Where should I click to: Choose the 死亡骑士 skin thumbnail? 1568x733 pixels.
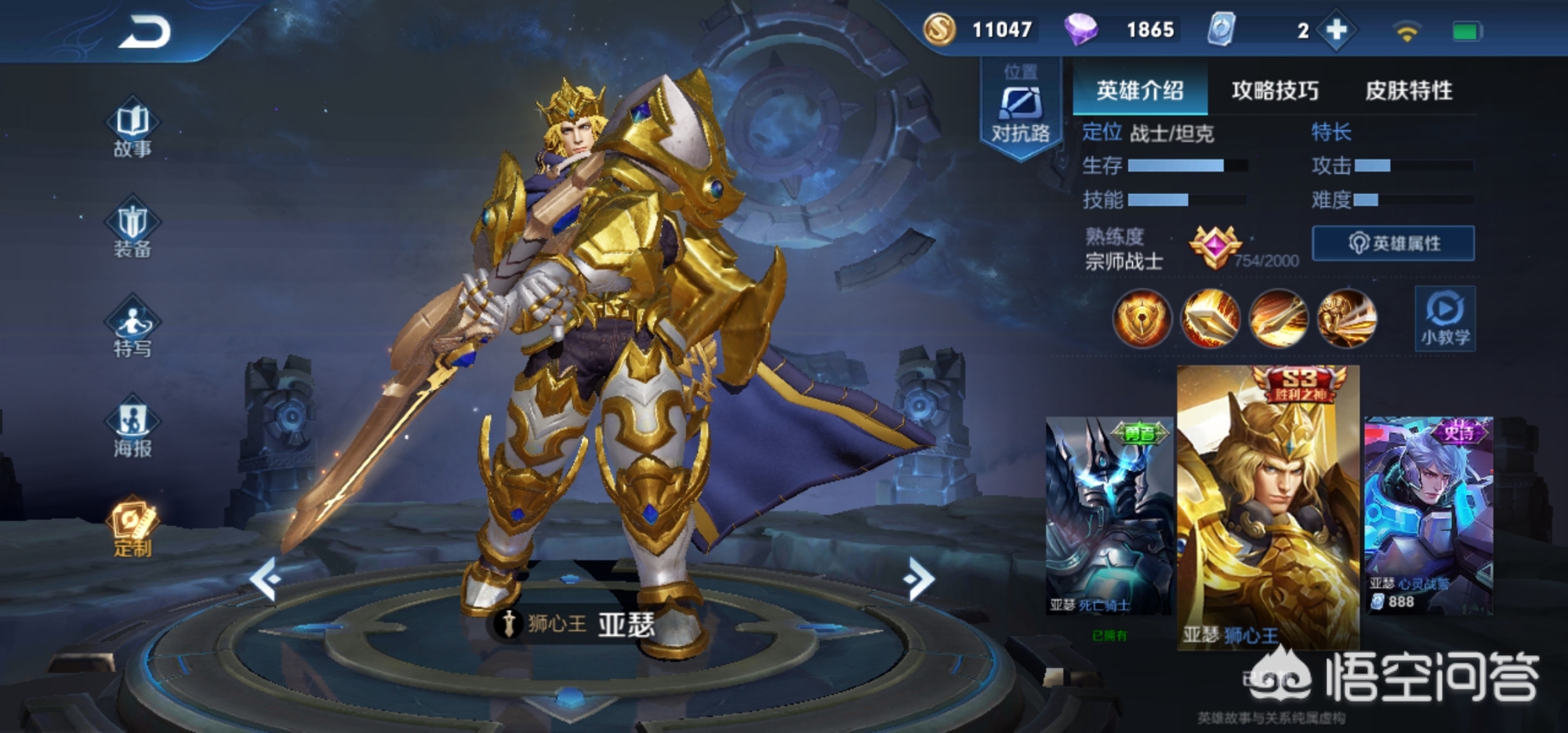(1109, 517)
